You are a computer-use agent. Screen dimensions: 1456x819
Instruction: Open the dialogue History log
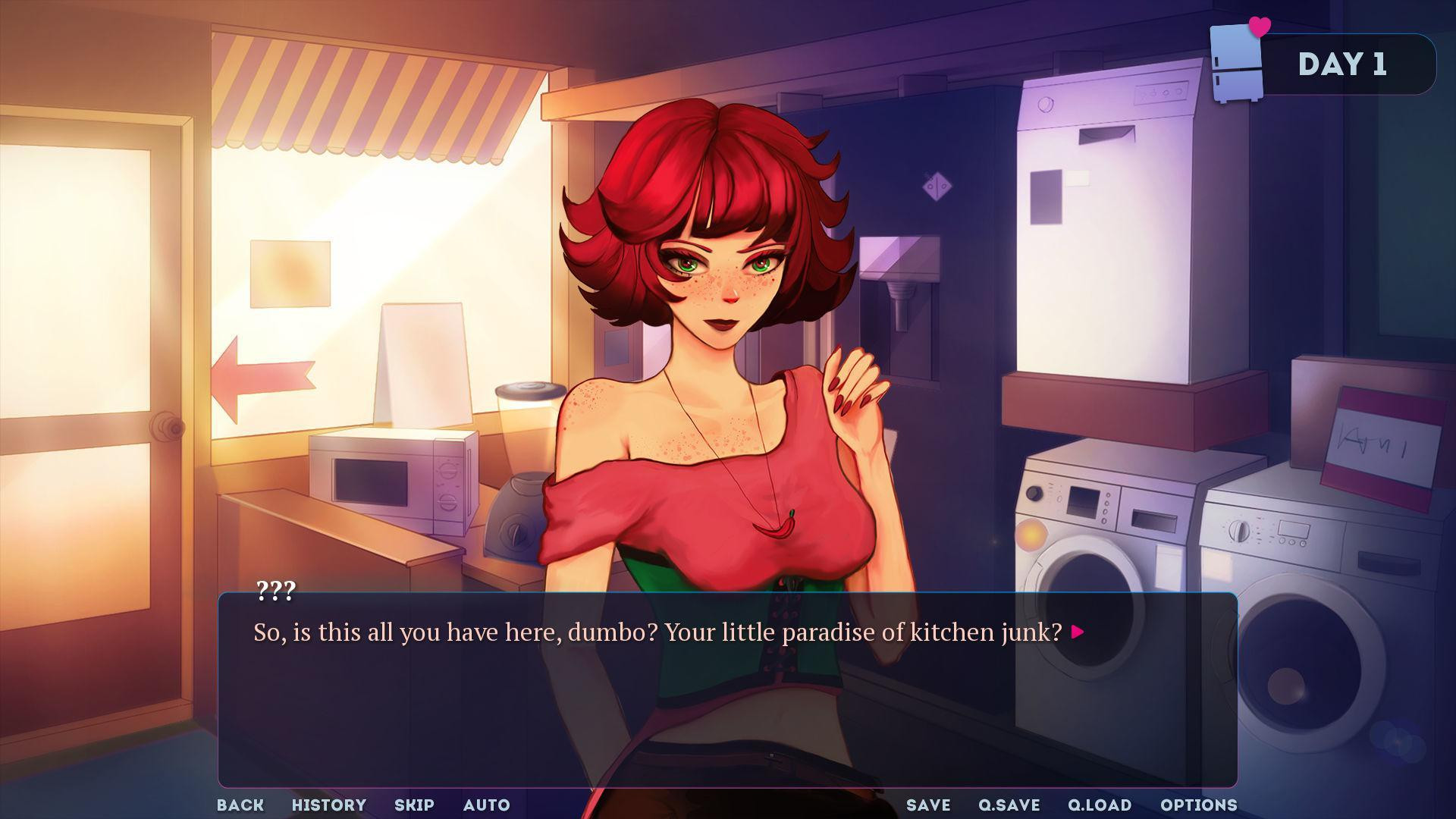click(329, 805)
